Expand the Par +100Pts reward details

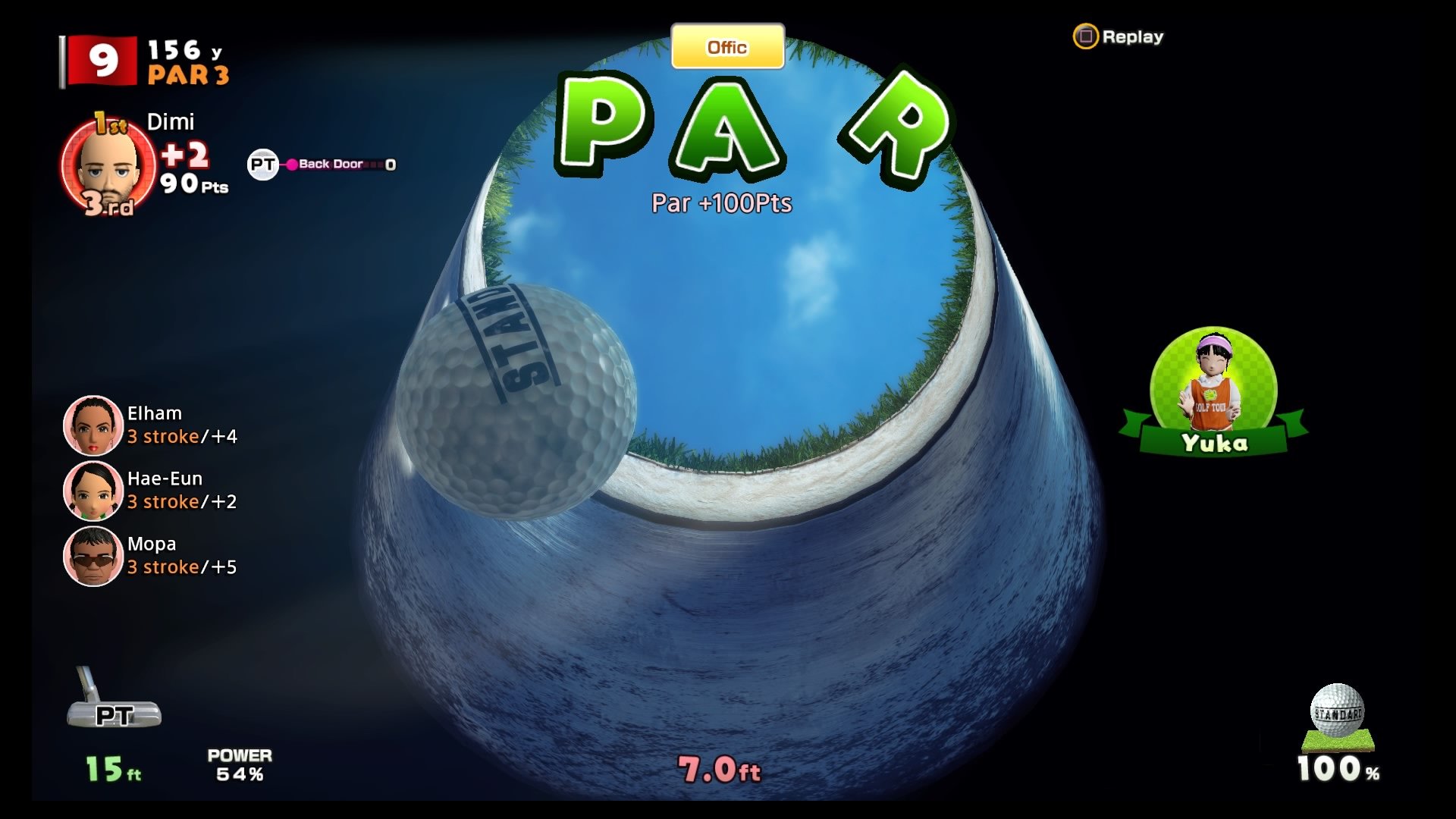click(x=723, y=202)
